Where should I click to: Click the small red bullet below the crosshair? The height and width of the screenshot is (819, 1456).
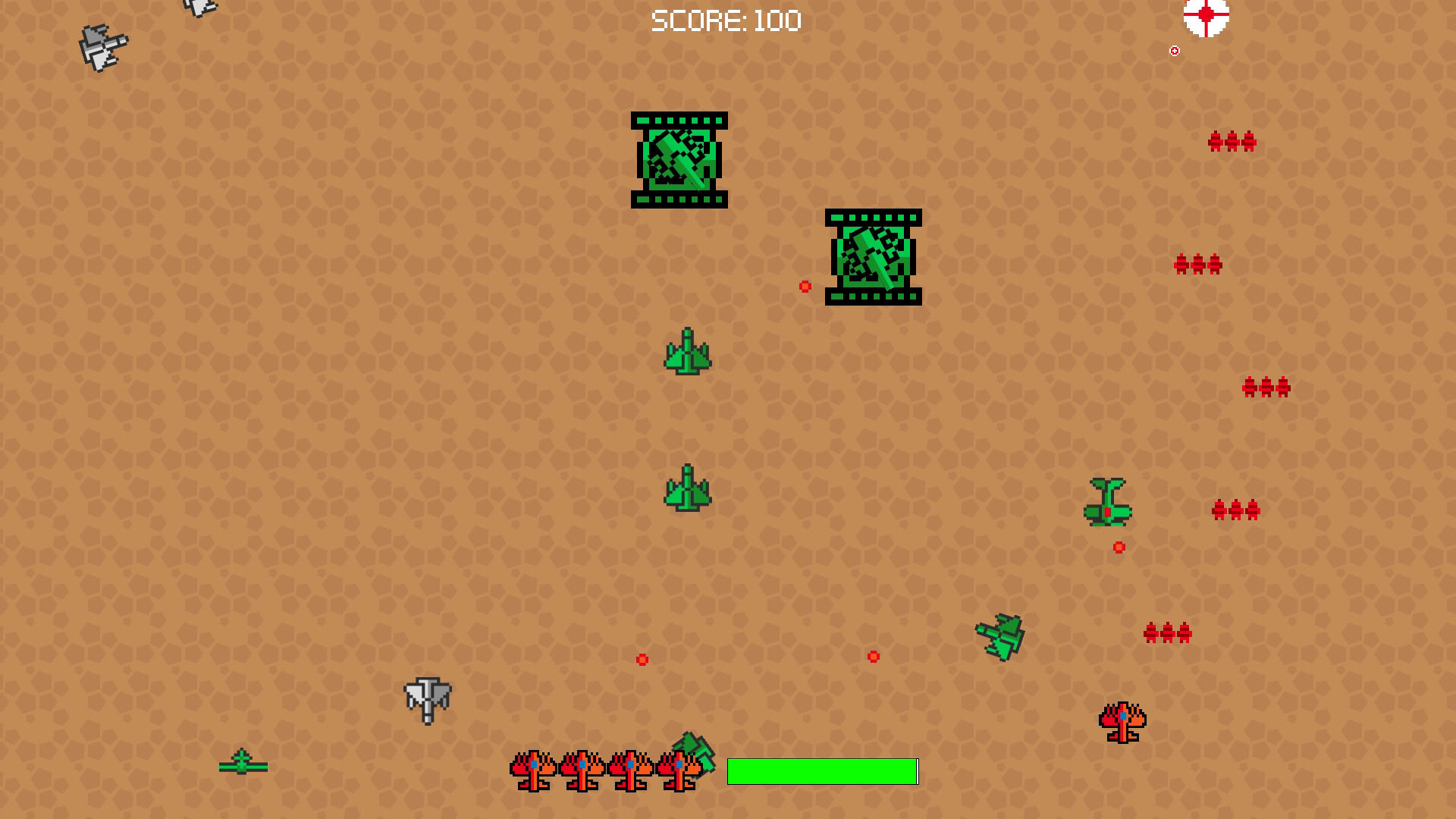click(1174, 51)
